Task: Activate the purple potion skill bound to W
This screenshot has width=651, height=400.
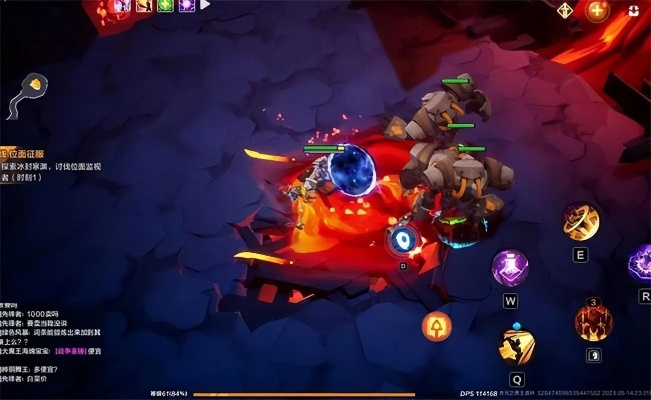Action: click(x=510, y=267)
